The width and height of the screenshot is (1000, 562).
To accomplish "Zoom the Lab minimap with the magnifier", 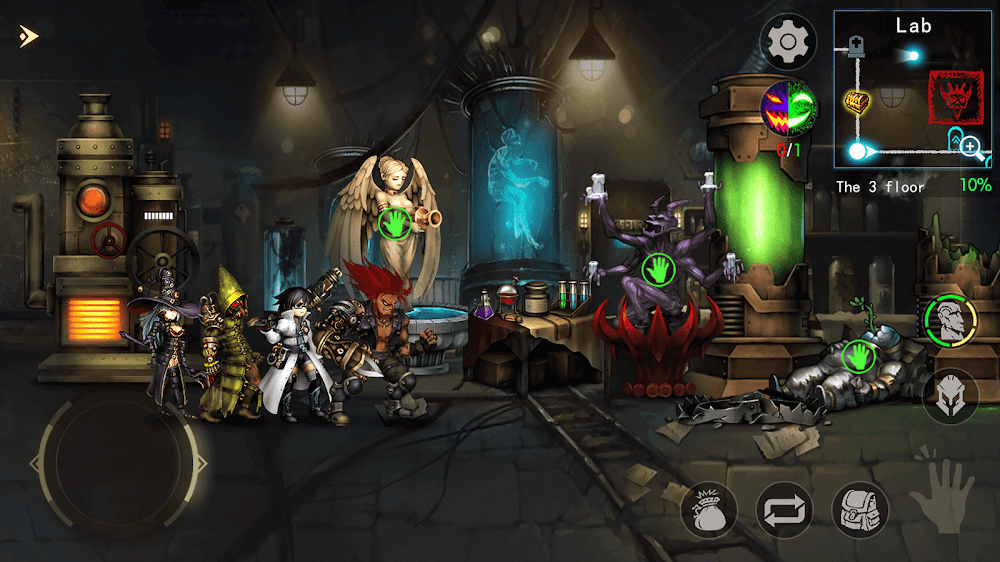I will 970,148.
